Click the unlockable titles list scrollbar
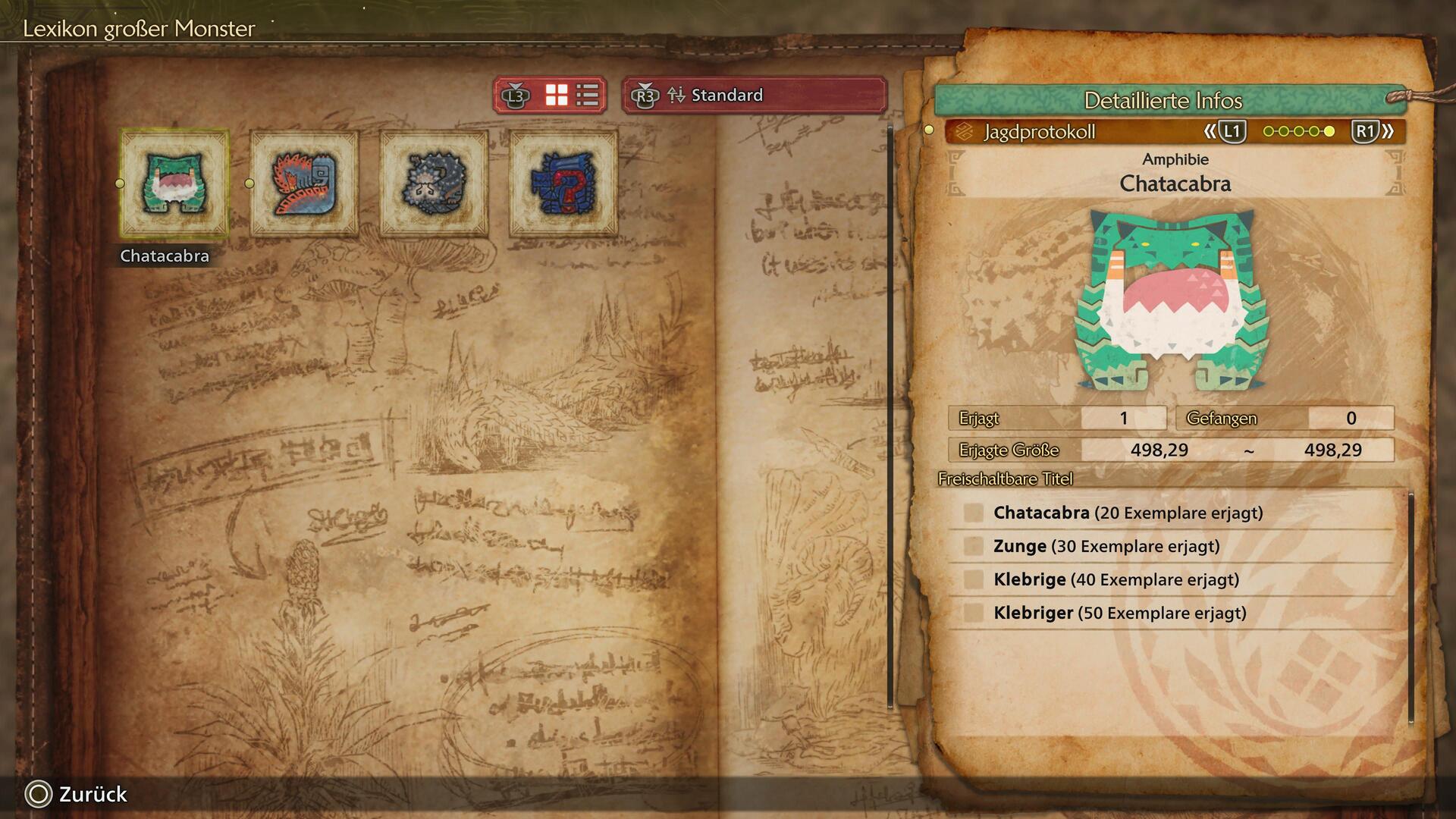Screen dimensions: 1456x819 [1410, 607]
